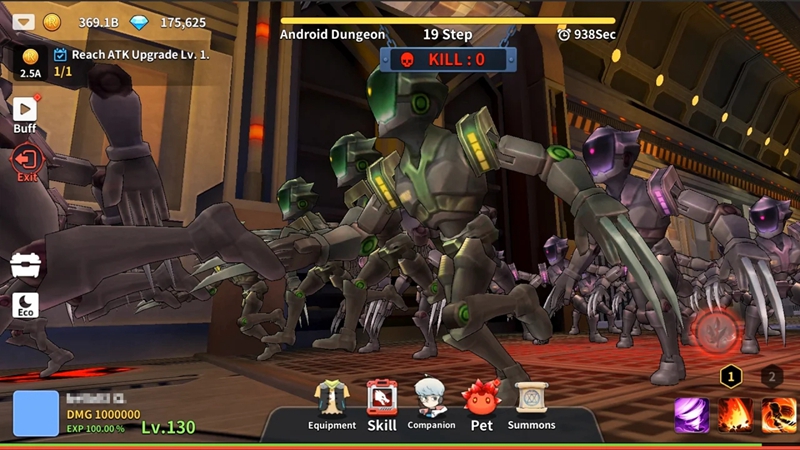Viewport: 800px width, 450px height.
Task: Switch to skill preset 1
Action: (x=732, y=376)
